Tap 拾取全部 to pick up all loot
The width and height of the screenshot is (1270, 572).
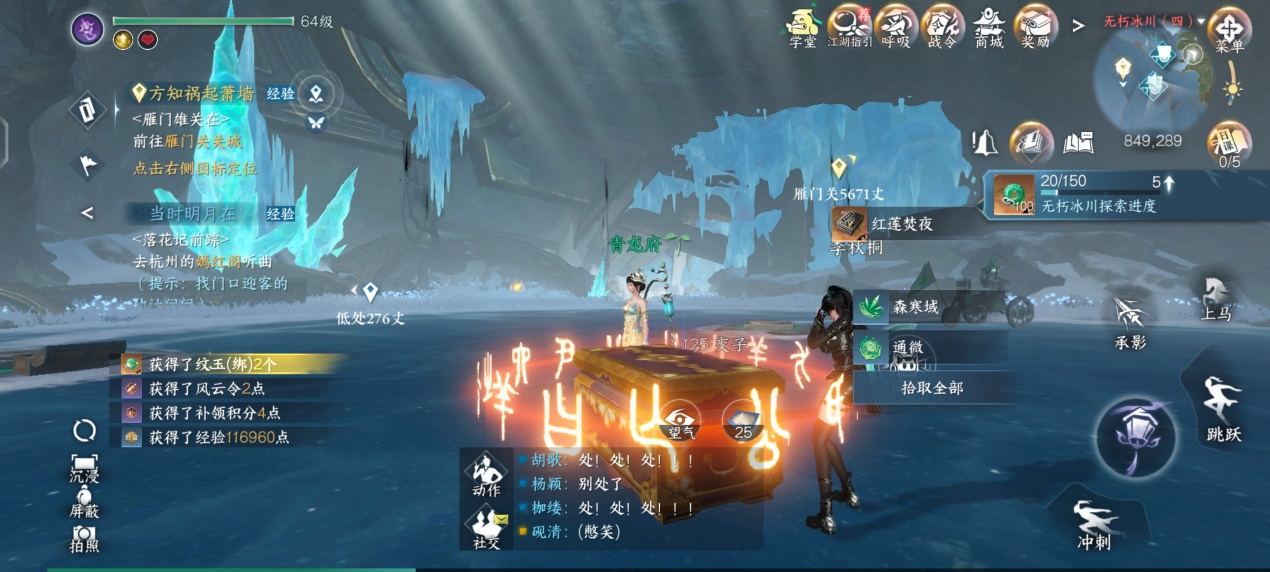point(931,387)
